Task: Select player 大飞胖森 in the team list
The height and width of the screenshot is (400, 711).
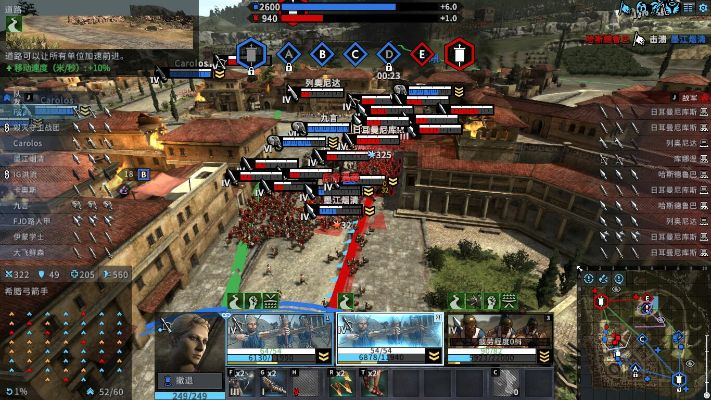Action: (x=30, y=252)
